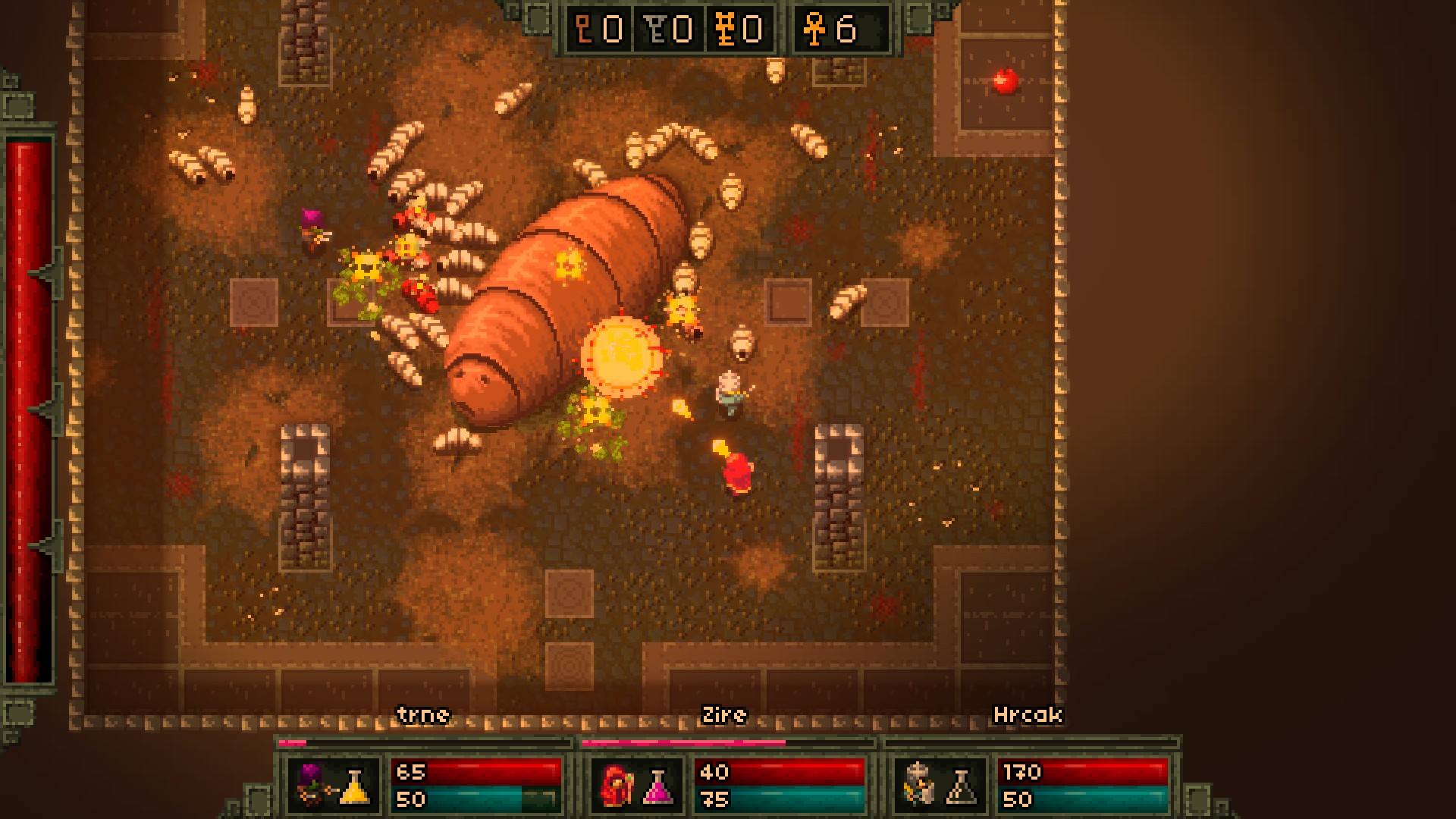
Task: Select Hrcak's armored knight portrait
Action: click(918, 785)
